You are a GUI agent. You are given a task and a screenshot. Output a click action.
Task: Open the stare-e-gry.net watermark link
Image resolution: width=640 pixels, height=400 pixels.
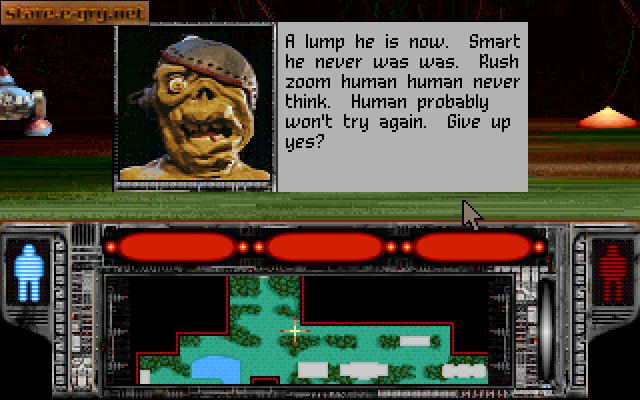[x=75, y=13]
